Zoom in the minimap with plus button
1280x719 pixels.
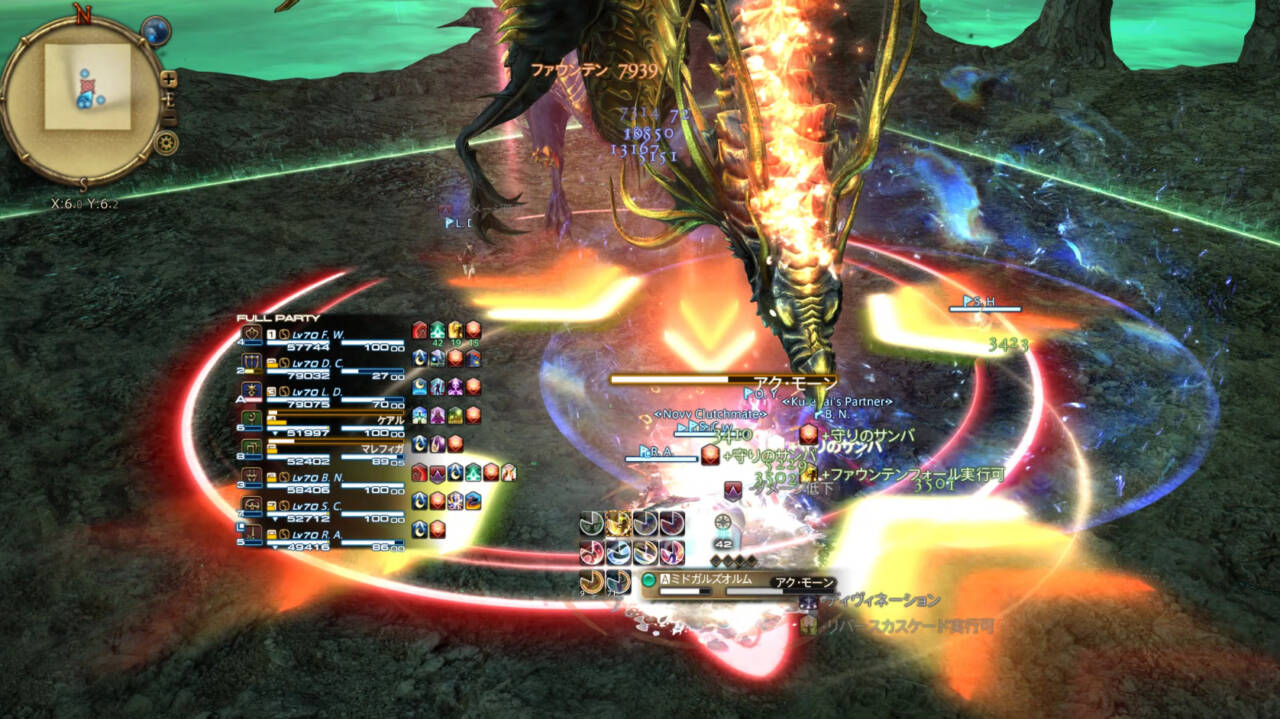point(168,78)
